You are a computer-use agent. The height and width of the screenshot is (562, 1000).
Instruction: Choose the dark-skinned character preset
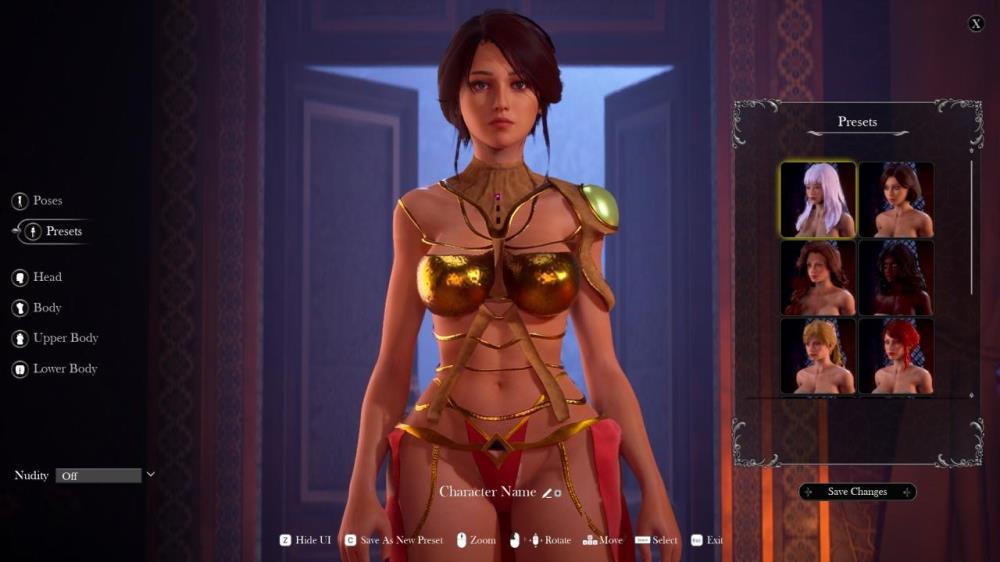click(x=896, y=278)
